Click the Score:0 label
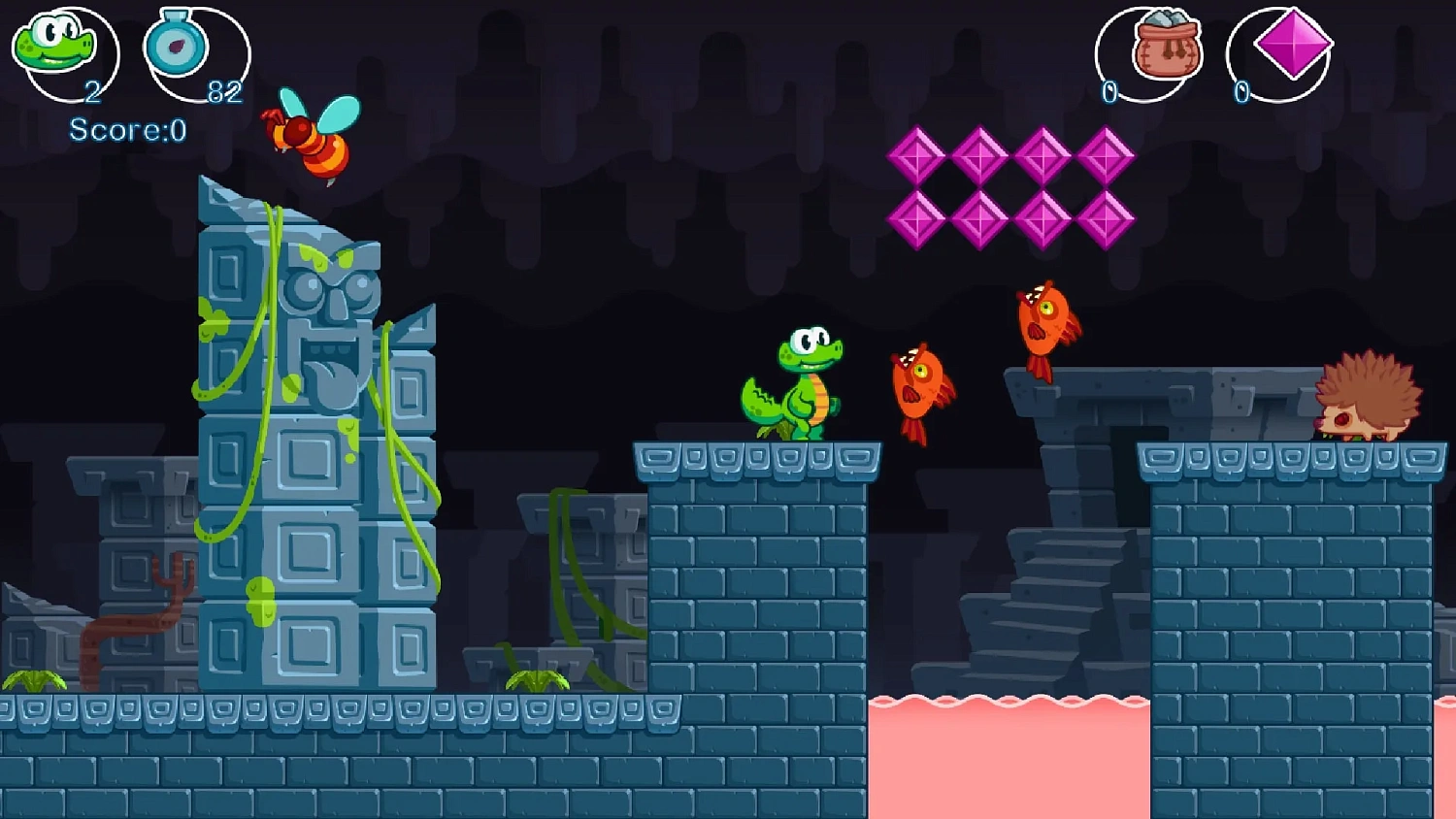The height and width of the screenshot is (819, 1456). pyautogui.click(x=124, y=131)
